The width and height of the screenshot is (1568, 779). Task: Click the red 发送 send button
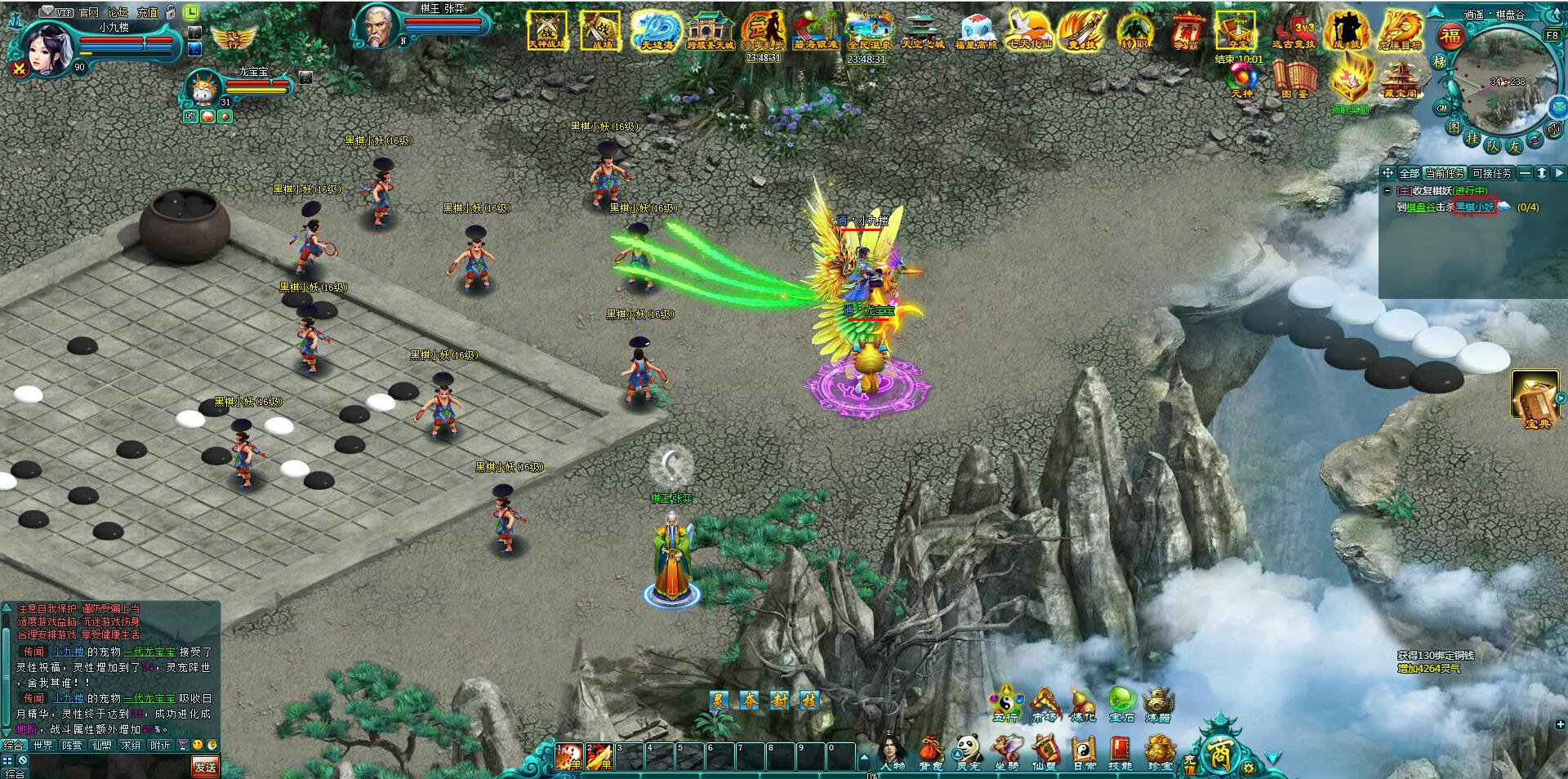205,766
